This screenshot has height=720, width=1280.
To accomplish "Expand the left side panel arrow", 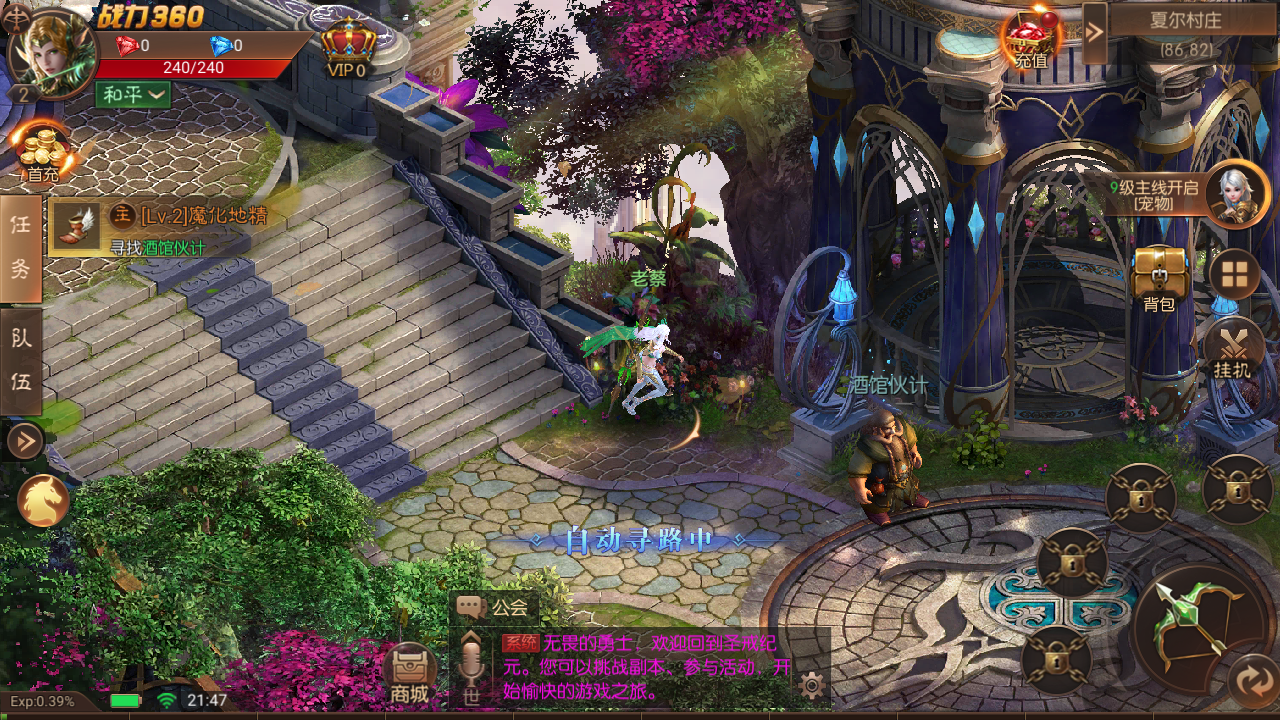I will coord(24,440).
